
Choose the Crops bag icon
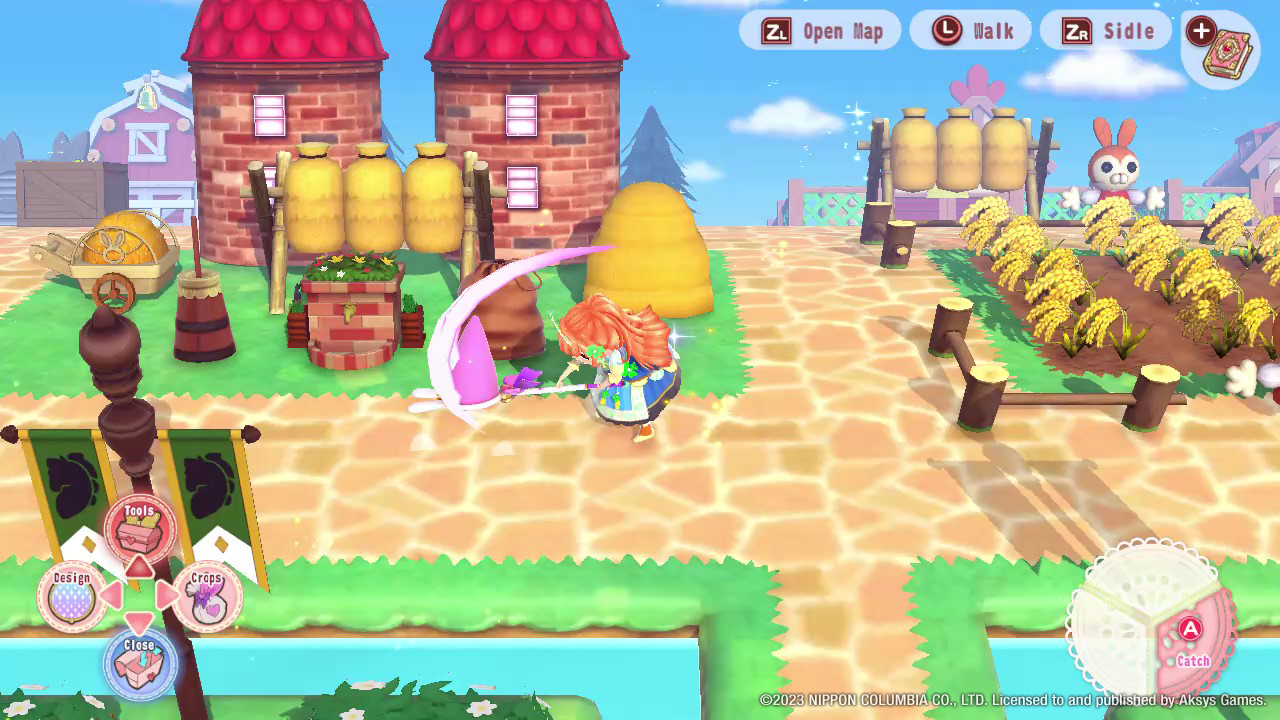tap(207, 597)
